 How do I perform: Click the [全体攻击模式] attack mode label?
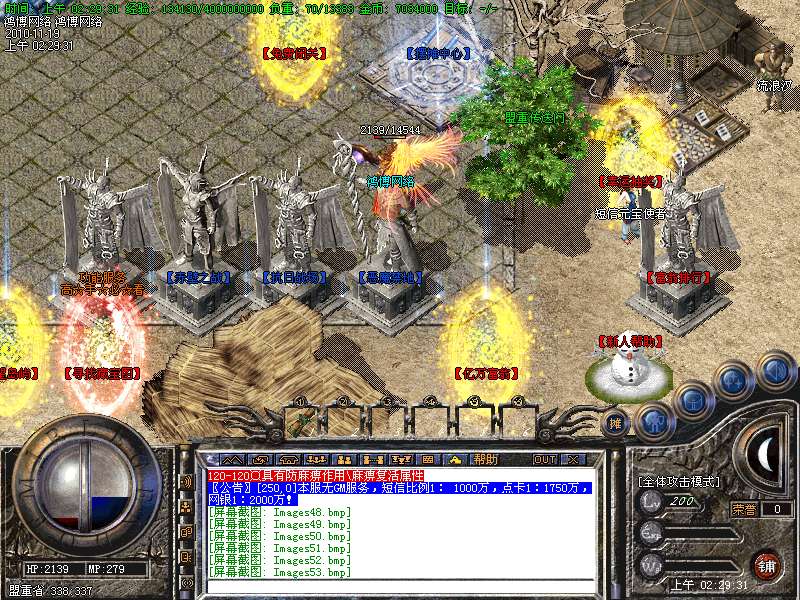pyautogui.click(x=677, y=482)
